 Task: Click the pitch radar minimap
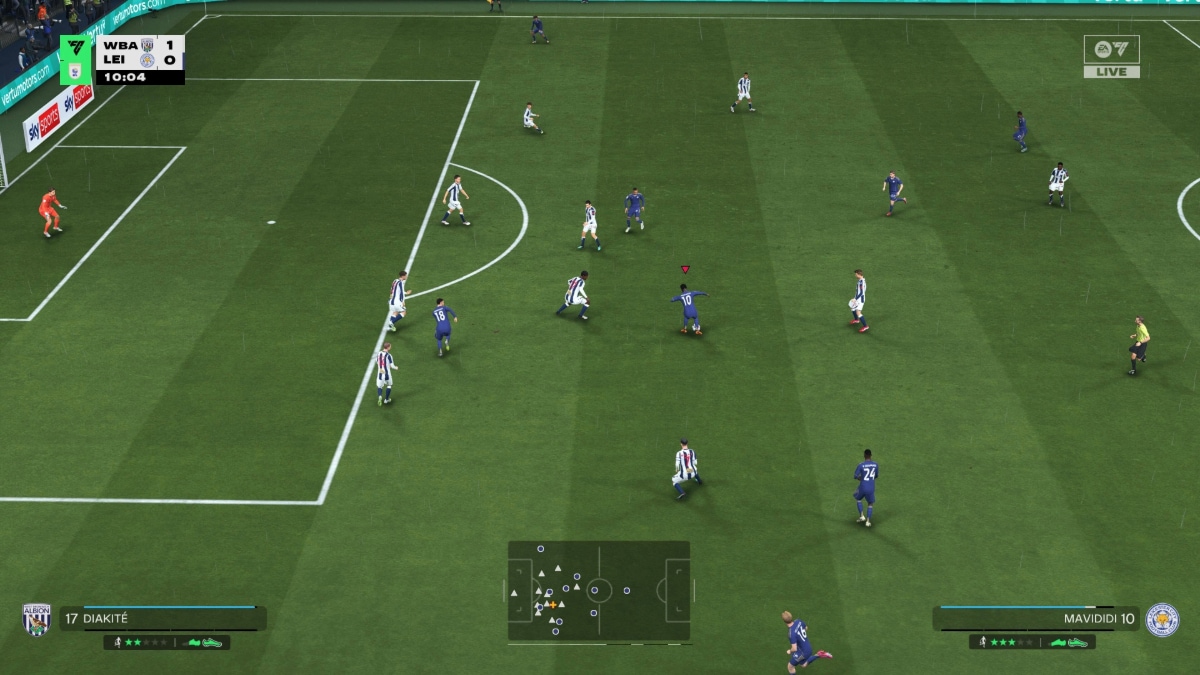click(x=599, y=590)
